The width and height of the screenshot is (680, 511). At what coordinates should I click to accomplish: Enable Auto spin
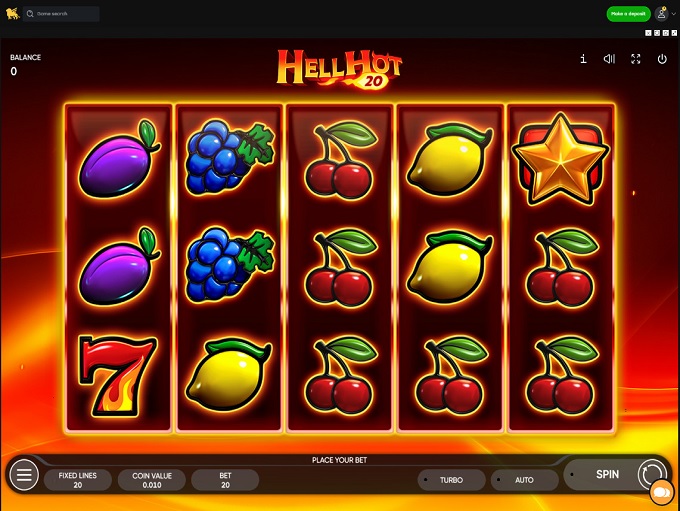pyautogui.click(x=524, y=480)
